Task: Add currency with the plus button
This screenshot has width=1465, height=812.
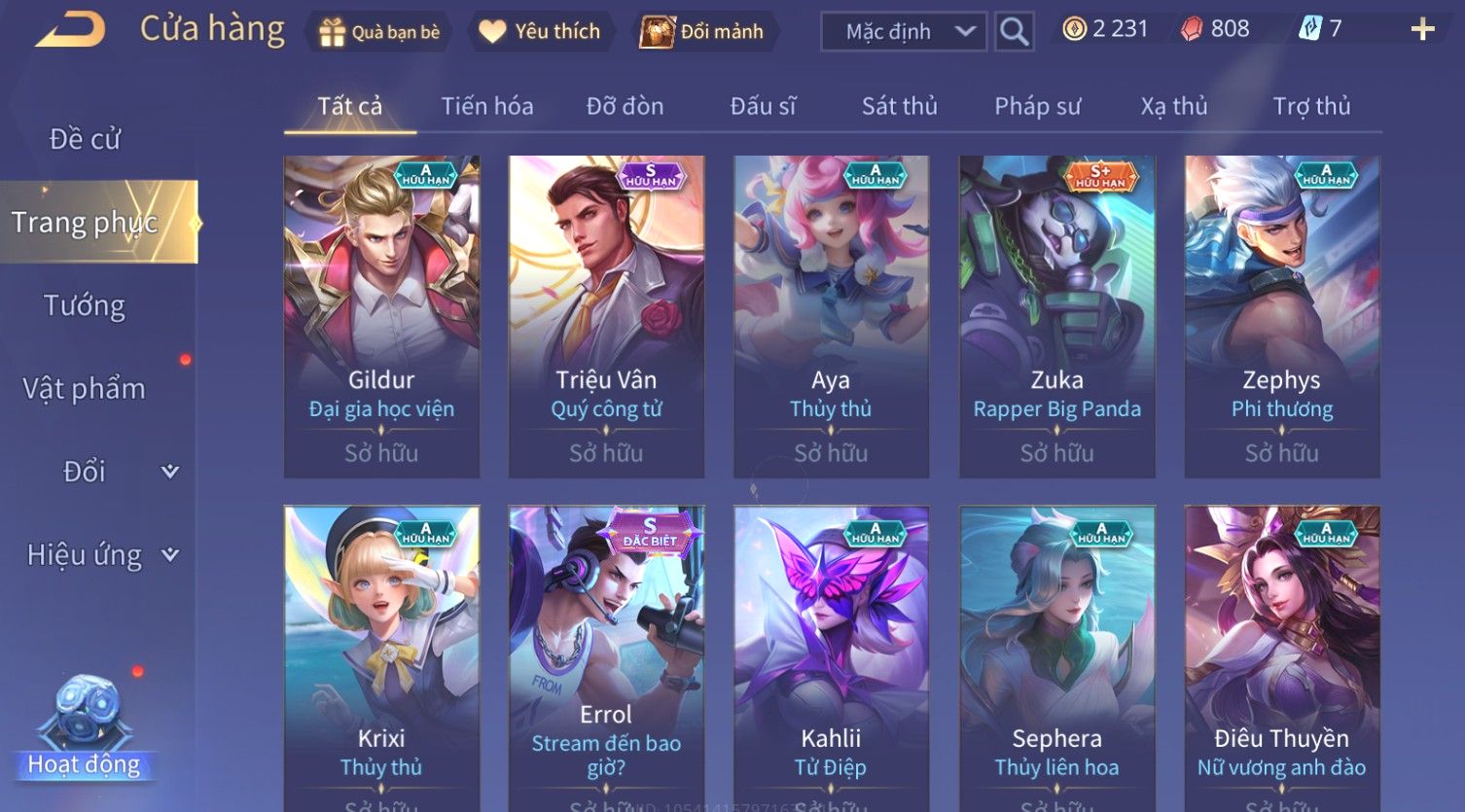Action: (1422, 29)
